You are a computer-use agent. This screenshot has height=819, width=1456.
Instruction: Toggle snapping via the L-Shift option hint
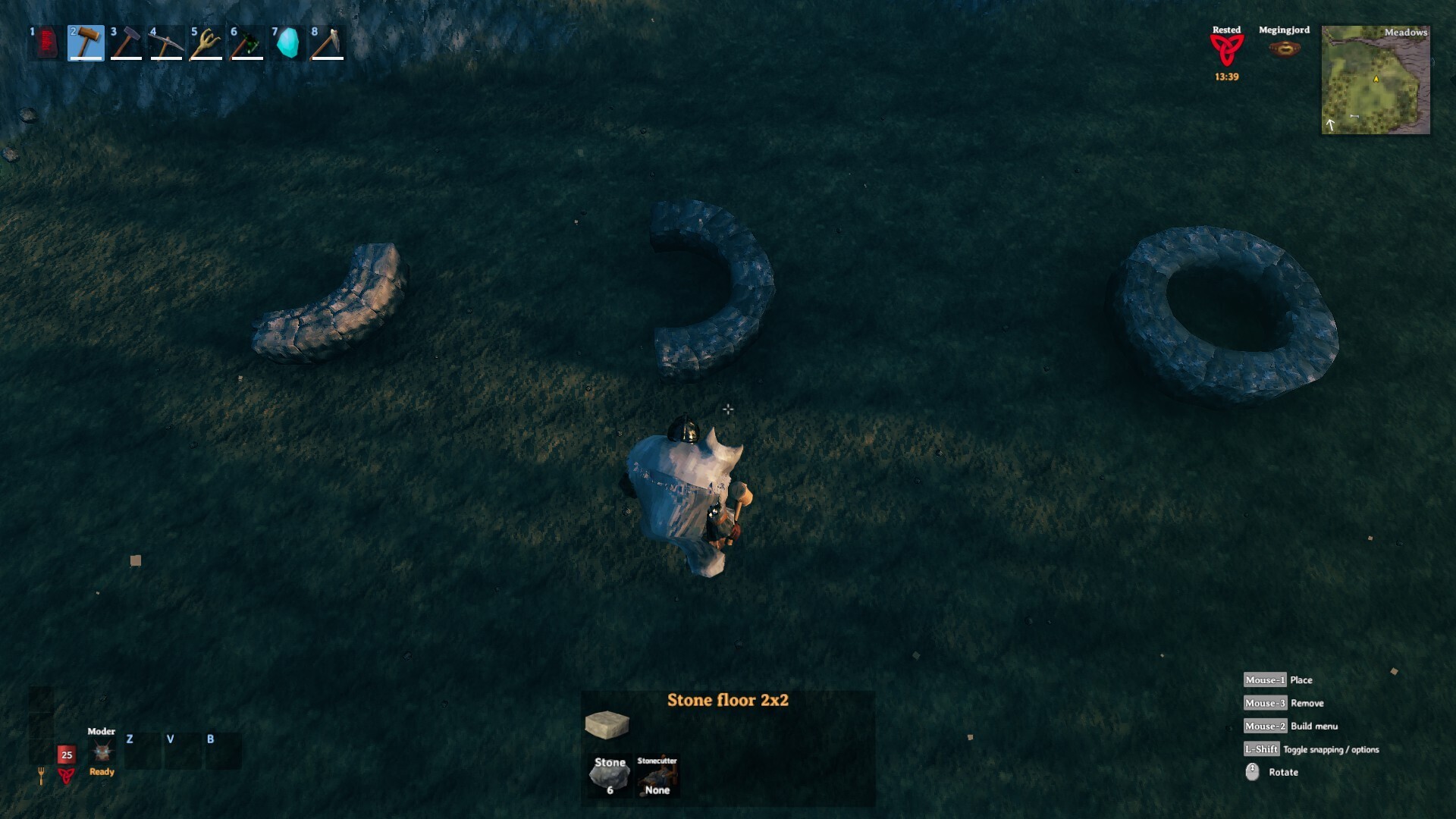(1261, 749)
